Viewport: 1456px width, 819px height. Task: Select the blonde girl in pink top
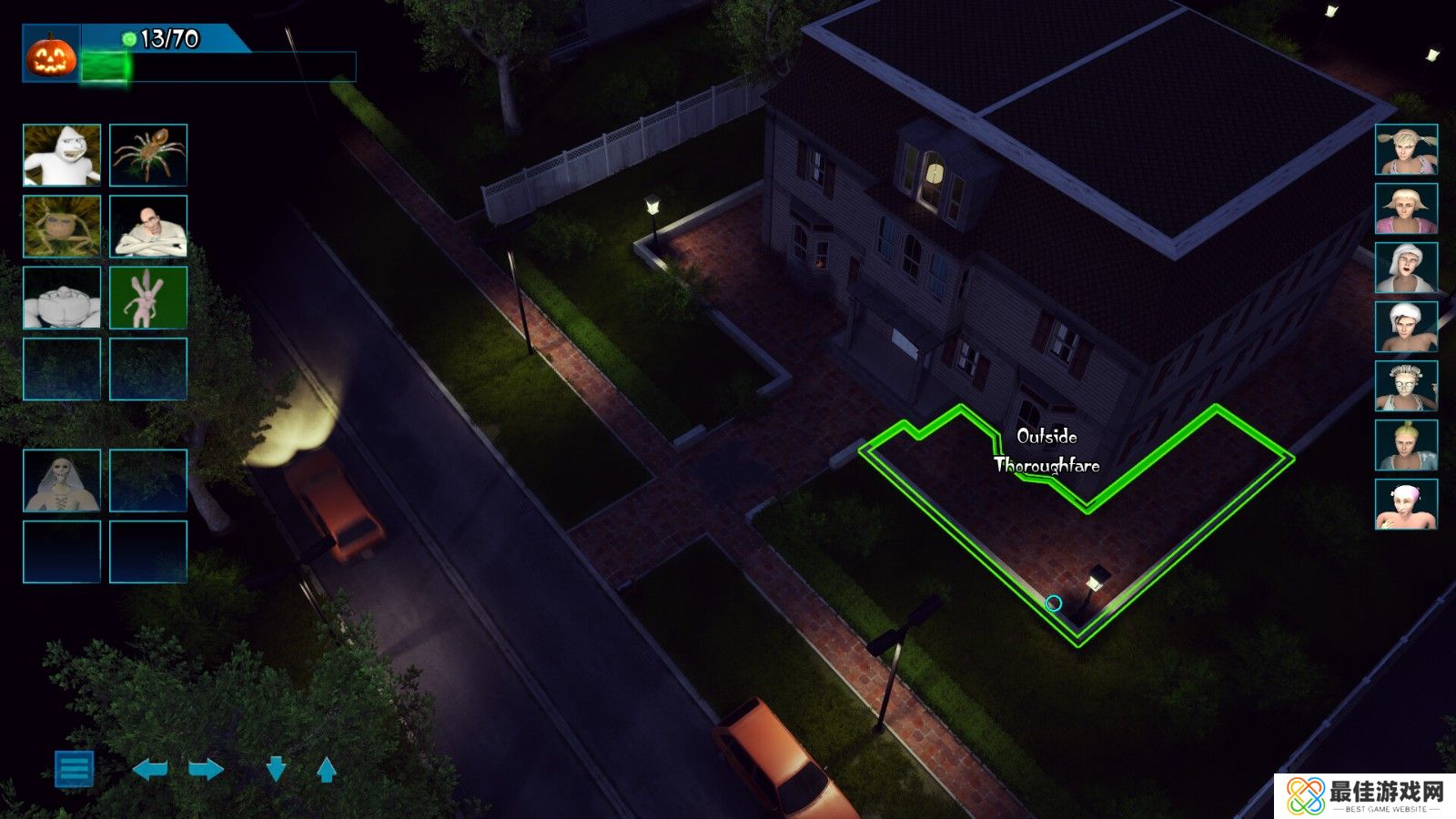point(1406,208)
